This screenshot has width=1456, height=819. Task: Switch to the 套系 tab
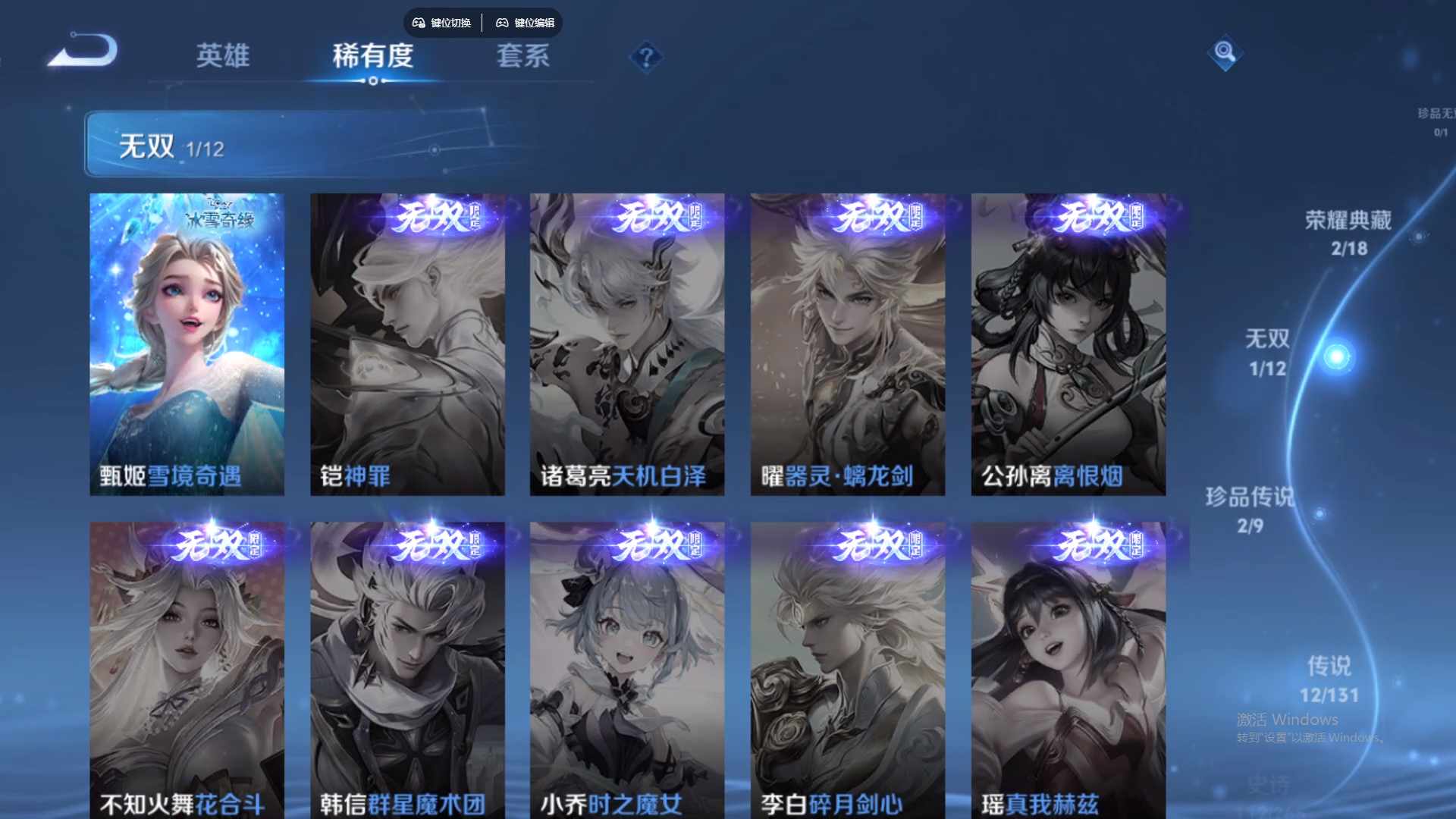[x=522, y=57]
